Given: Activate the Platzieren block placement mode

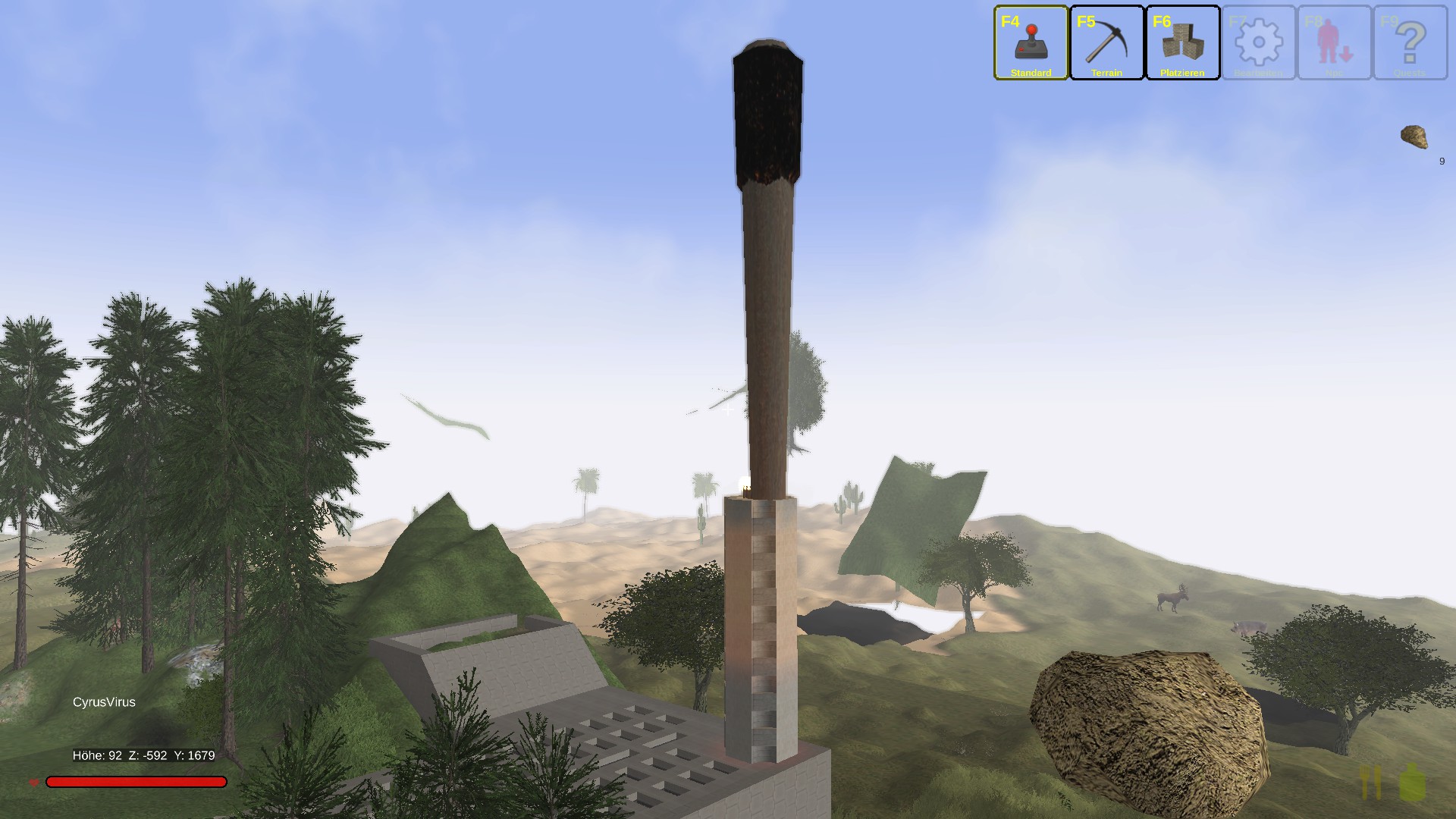Looking at the screenshot, I should 1182,43.
